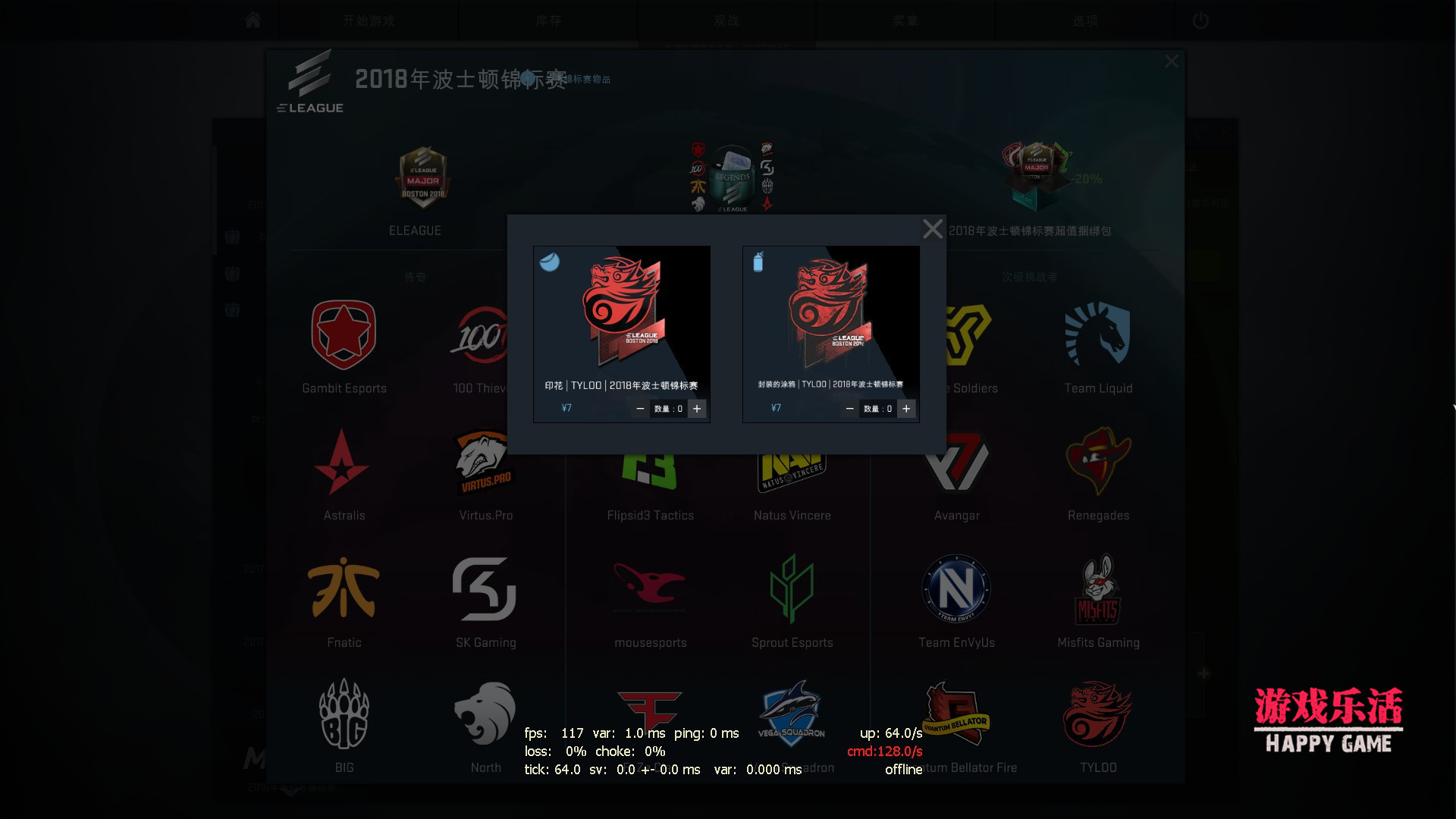Open the discounted Boston 2018 bundle pack

point(1035,174)
